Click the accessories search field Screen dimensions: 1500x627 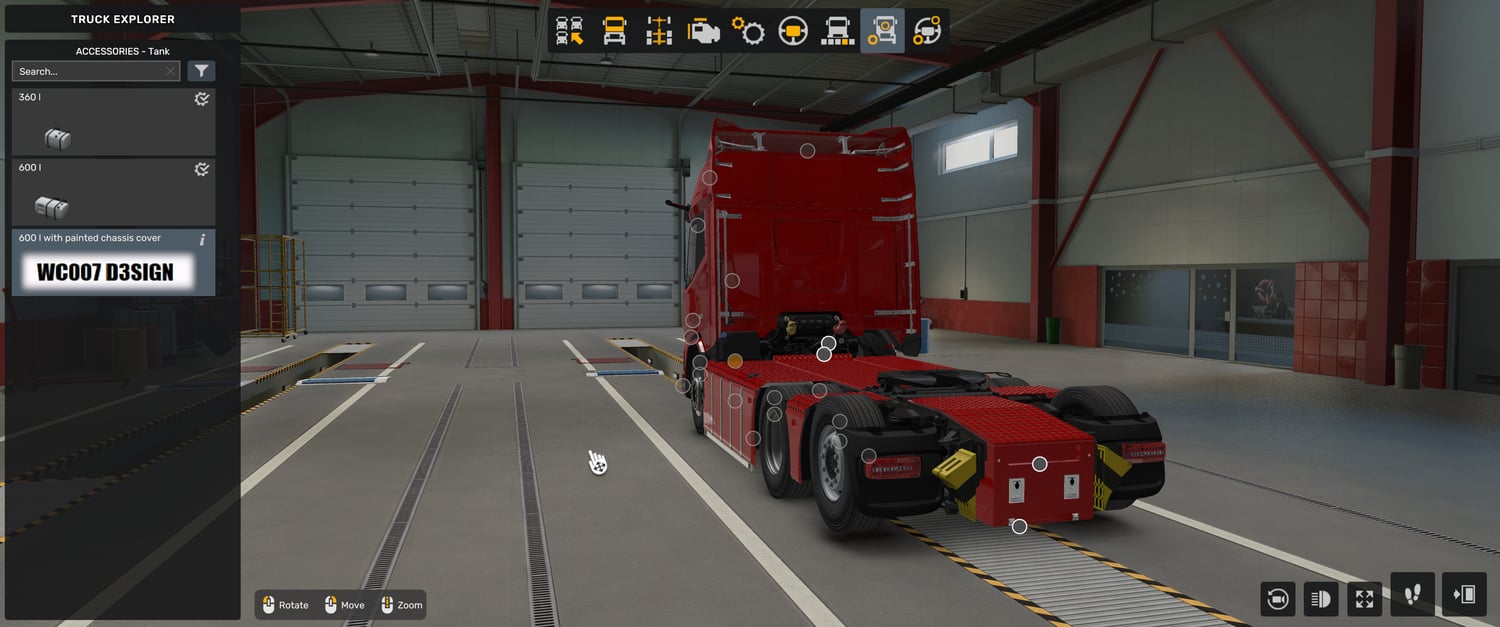tap(88, 71)
